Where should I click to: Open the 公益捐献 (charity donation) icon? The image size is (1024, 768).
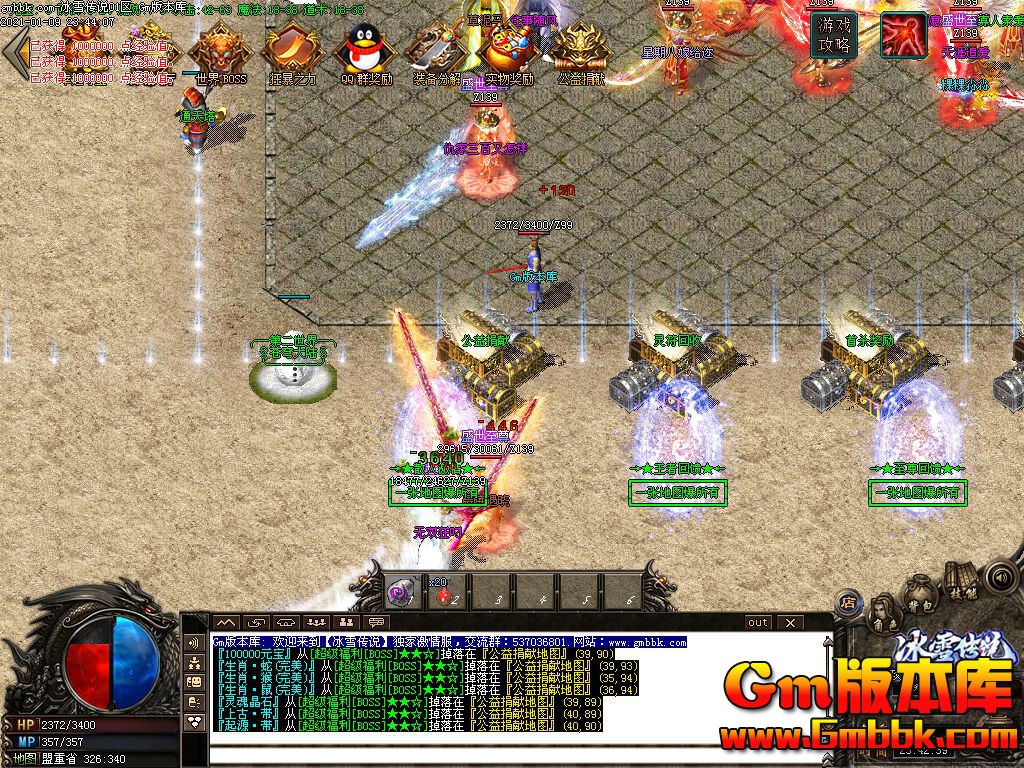point(581,50)
